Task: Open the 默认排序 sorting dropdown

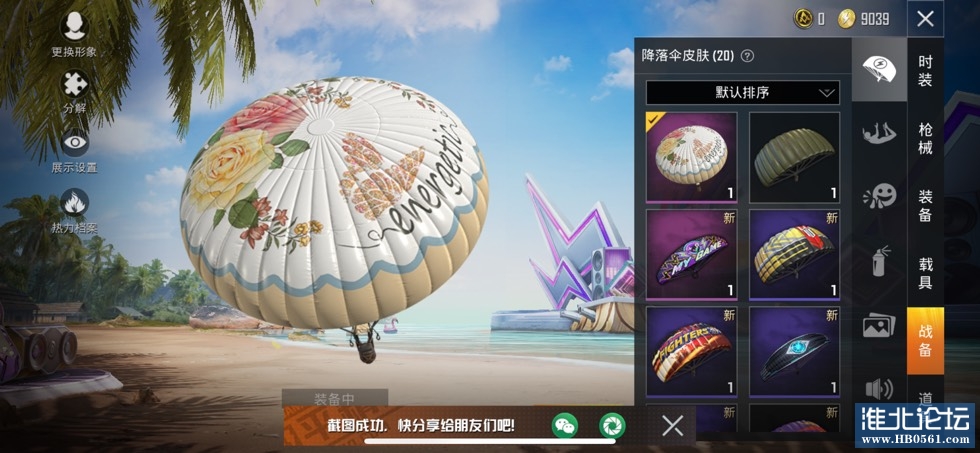Action: 742,93
